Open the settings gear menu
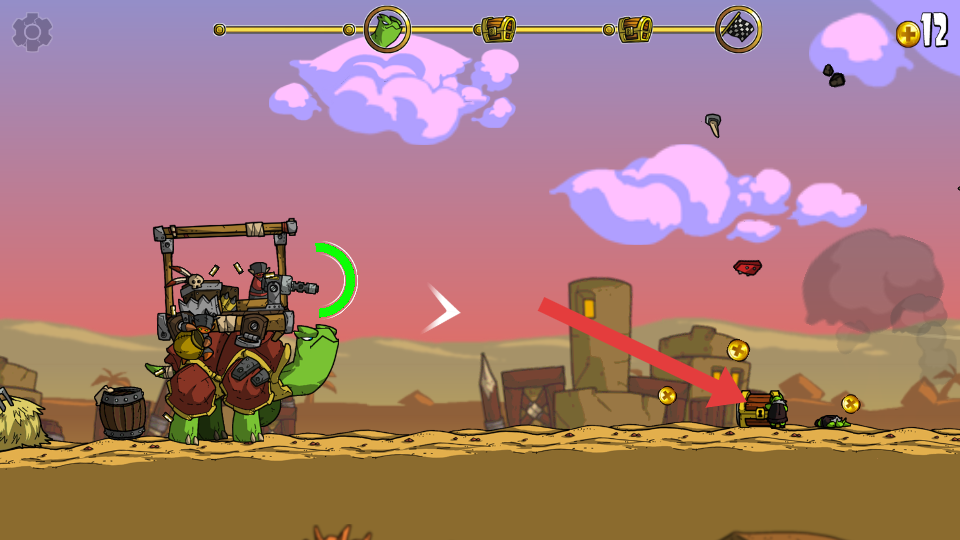Viewport: 960px width, 540px height. pyautogui.click(x=32, y=32)
